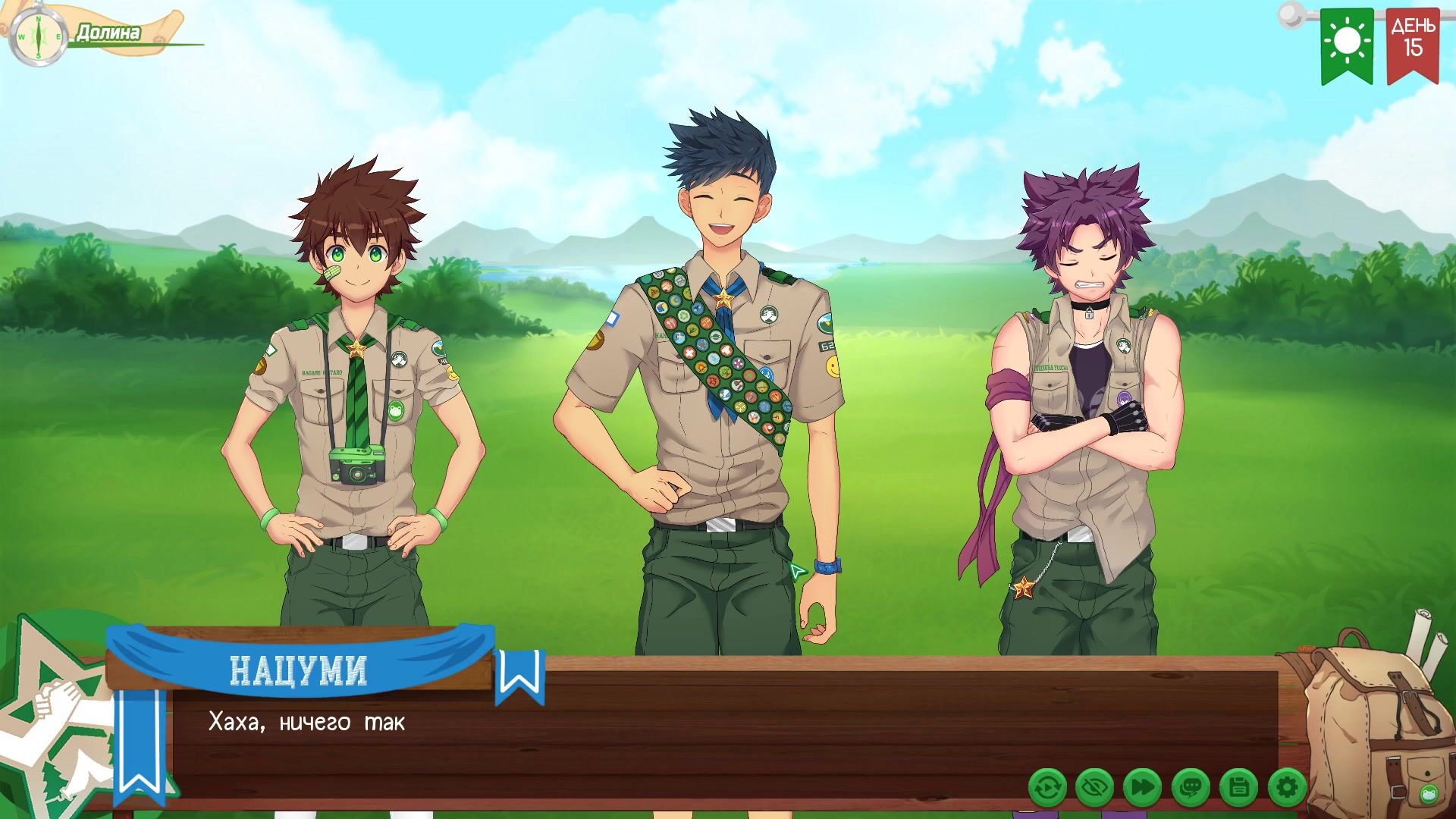
Task: Open settings with the gear icon
Action: (1286, 788)
